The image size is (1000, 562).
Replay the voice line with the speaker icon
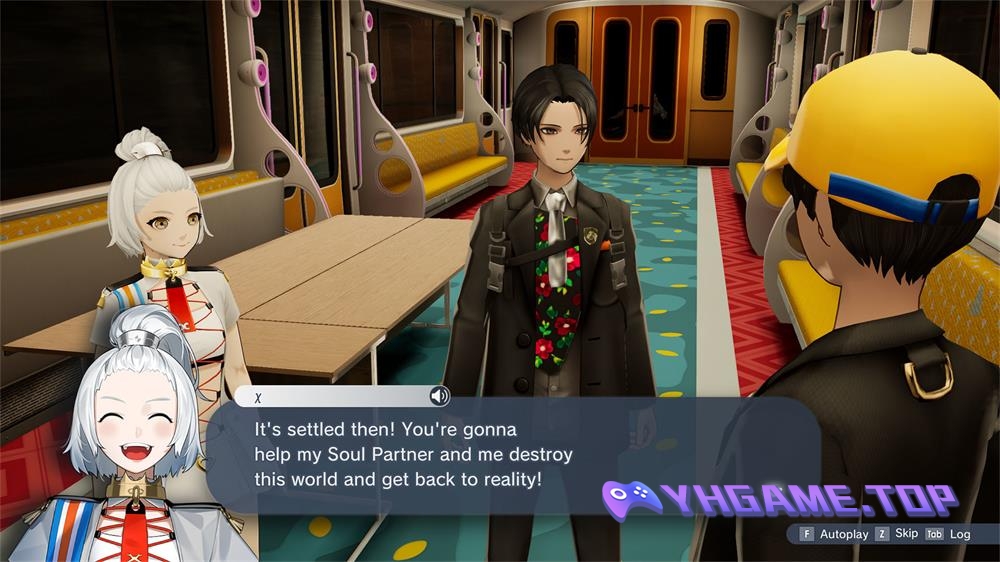tap(438, 396)
